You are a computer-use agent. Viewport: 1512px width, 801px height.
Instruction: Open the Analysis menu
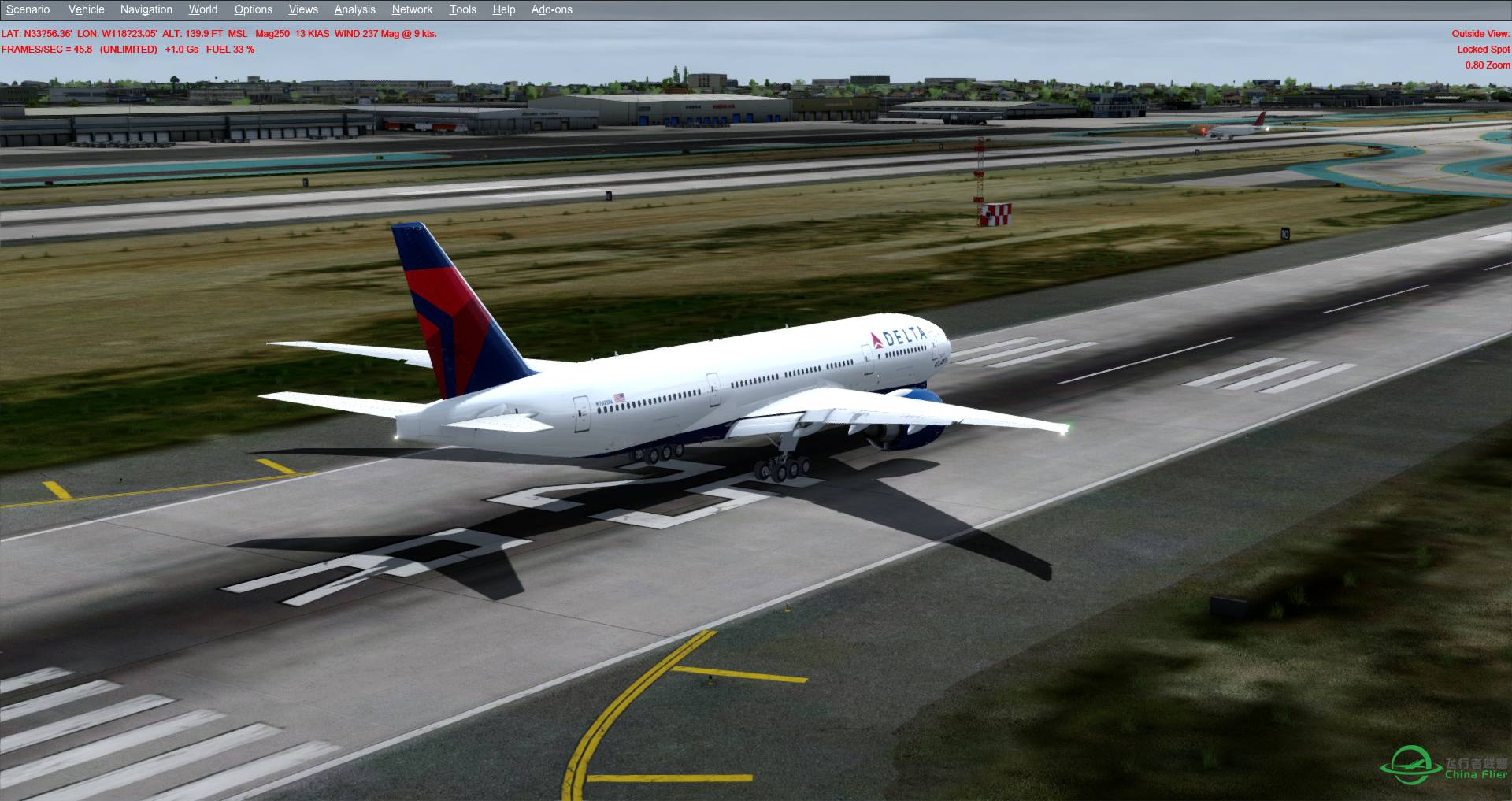354,9
